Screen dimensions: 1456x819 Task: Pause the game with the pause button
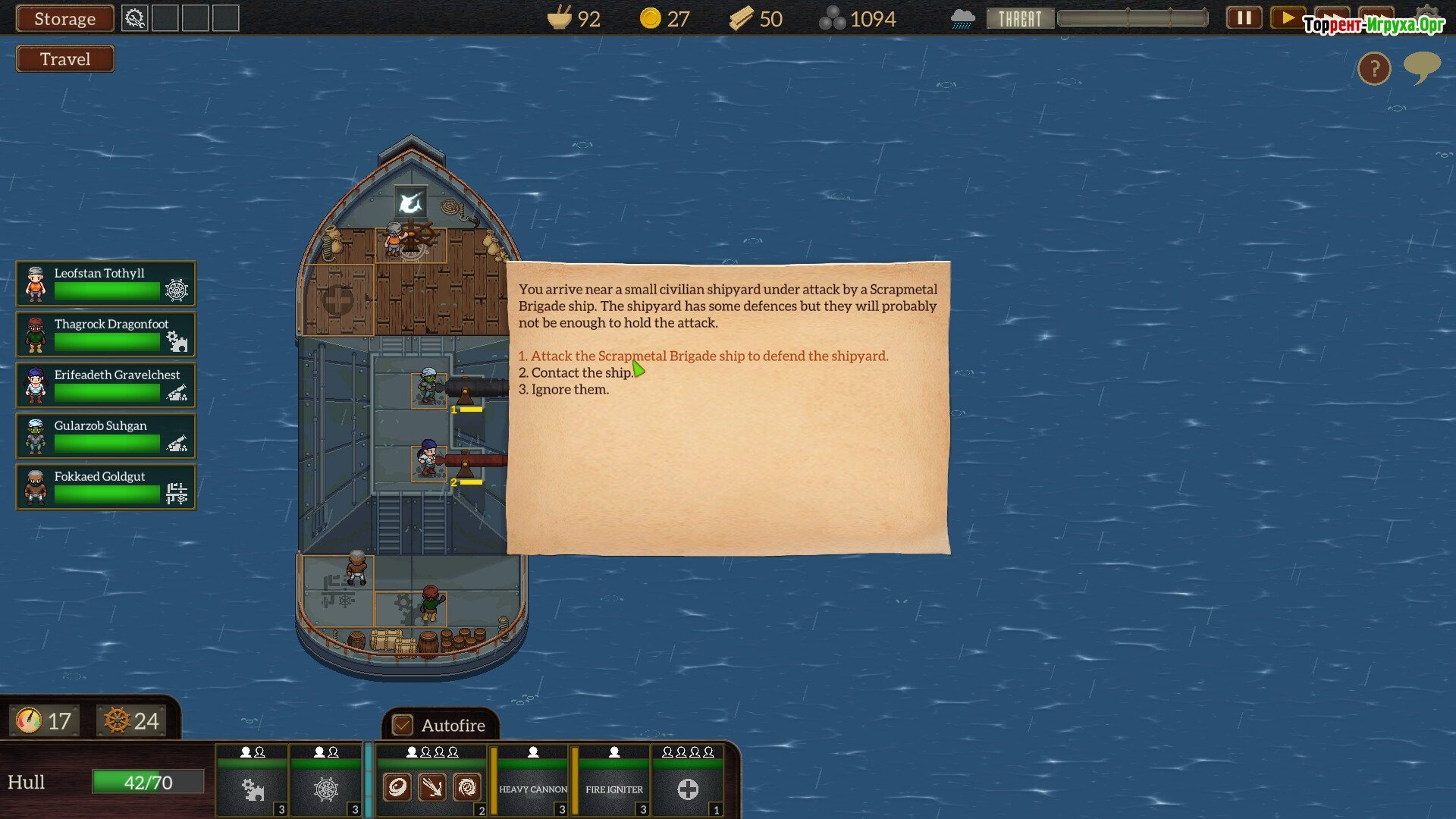coord(1244,17)
